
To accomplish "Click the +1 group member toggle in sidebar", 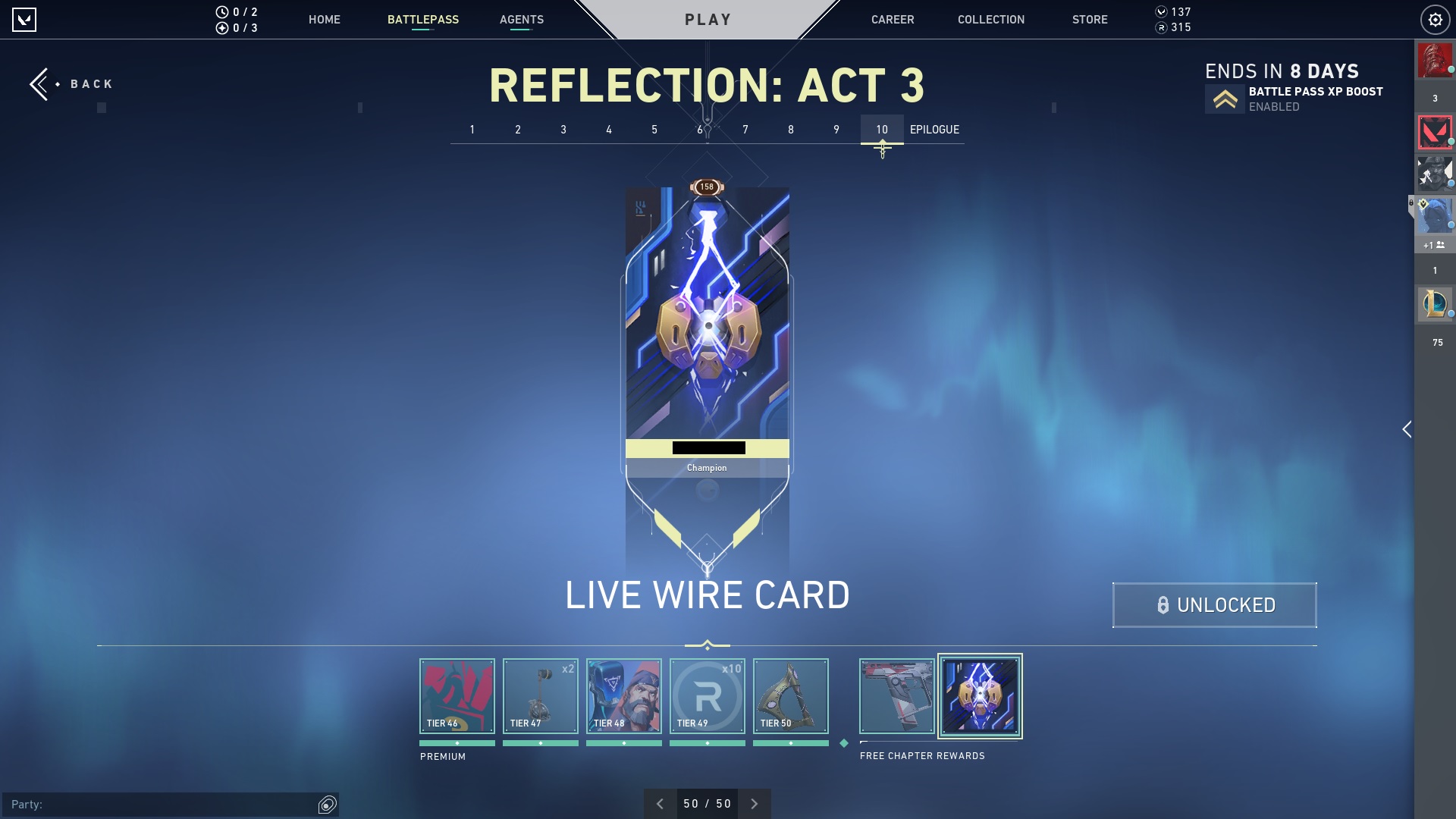I will pyautogui.click(x=1433, y=245).
